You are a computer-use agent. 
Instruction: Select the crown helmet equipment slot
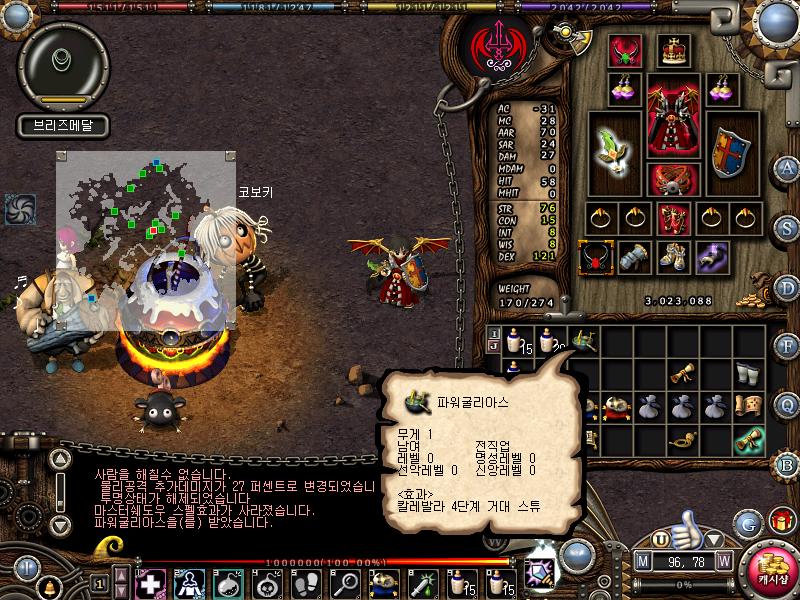click(x=673, y=50)
